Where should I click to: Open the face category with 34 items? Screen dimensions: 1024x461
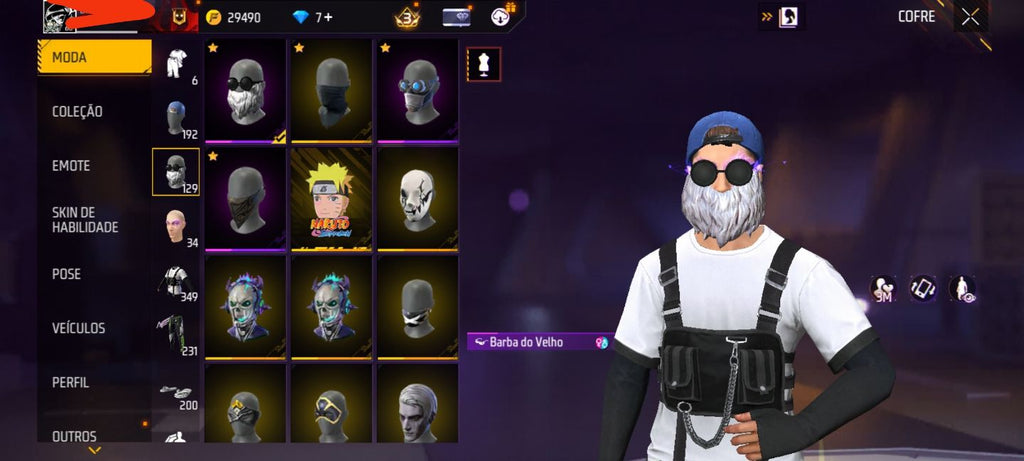click(176, 226)
